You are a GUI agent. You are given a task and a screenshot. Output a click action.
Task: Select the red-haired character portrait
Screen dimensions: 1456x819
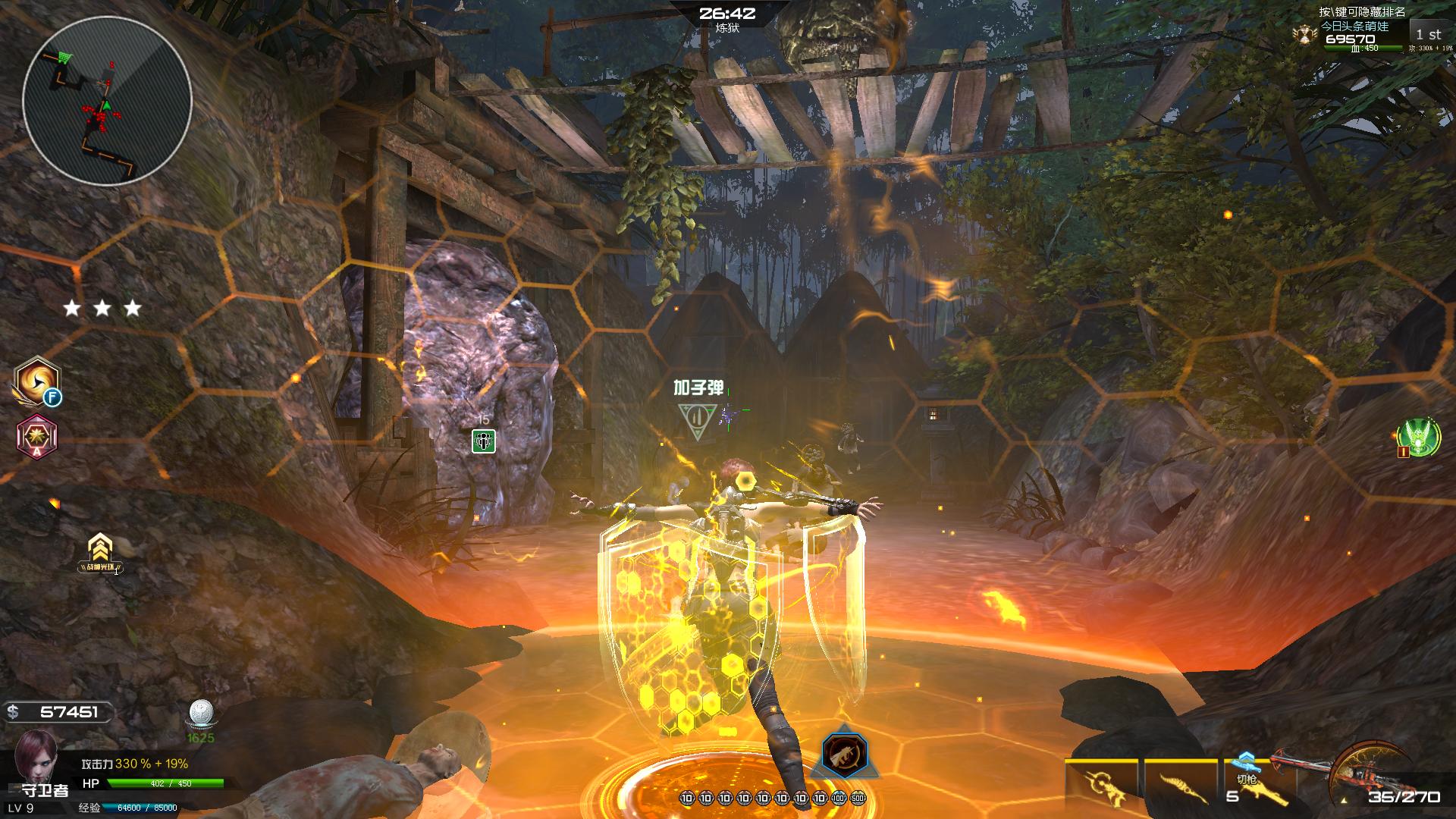[x=34, y=758]
